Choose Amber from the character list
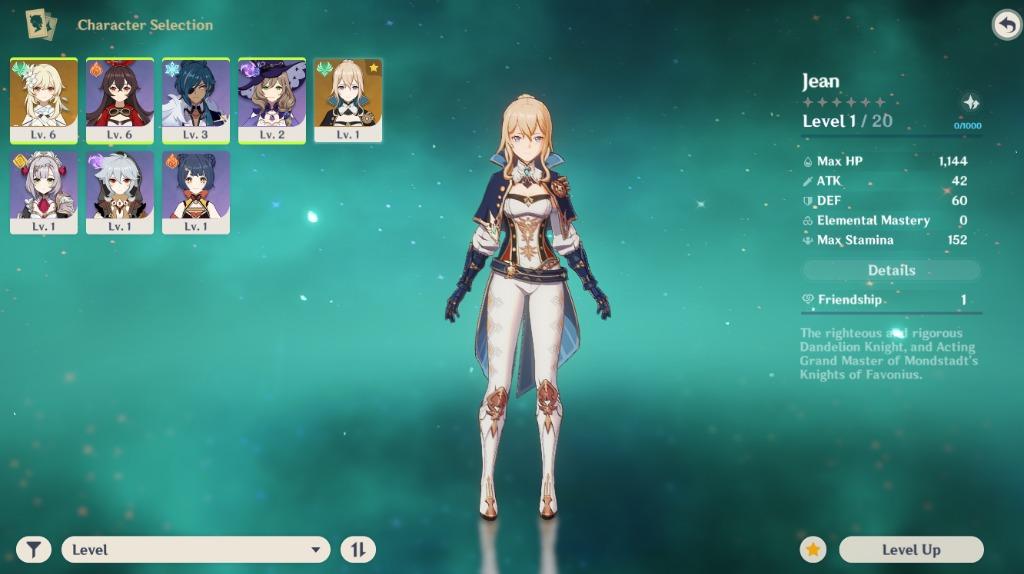1024x574 pixels. [x=120, y=98]
